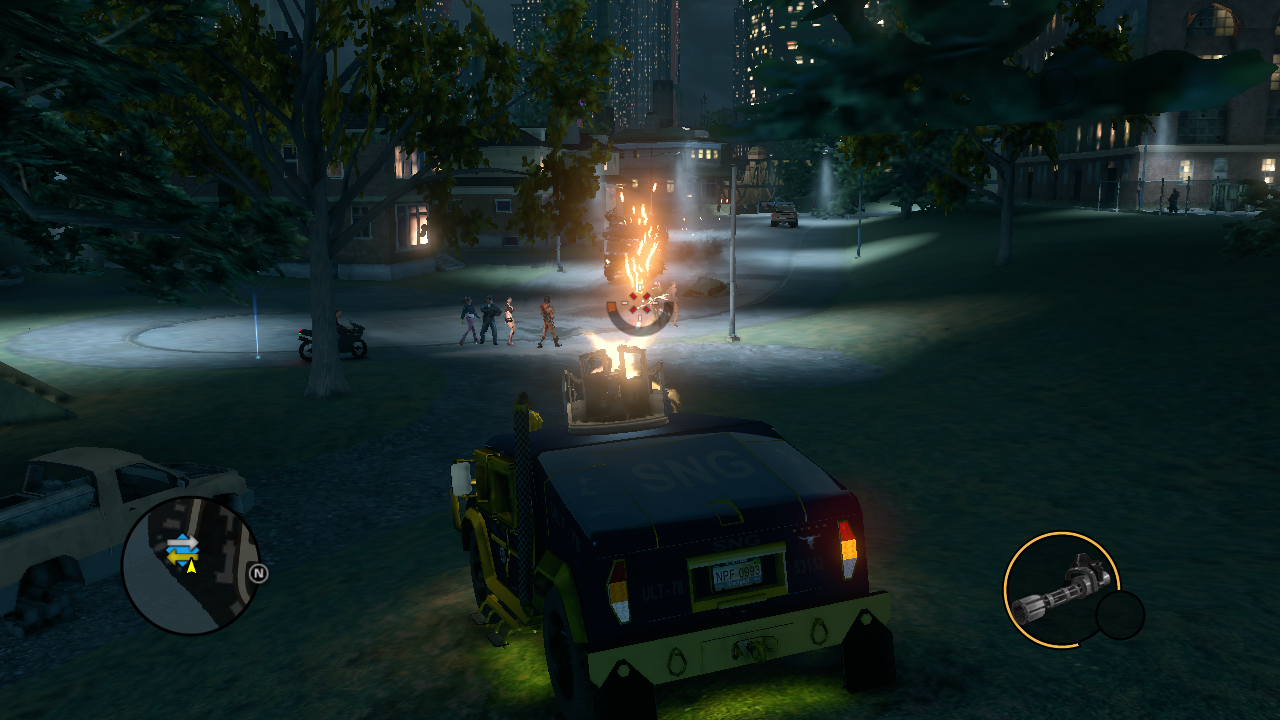Screen dimensions: 1280x720
Task: Select the minigun weapon icon
Action: 1060,589
